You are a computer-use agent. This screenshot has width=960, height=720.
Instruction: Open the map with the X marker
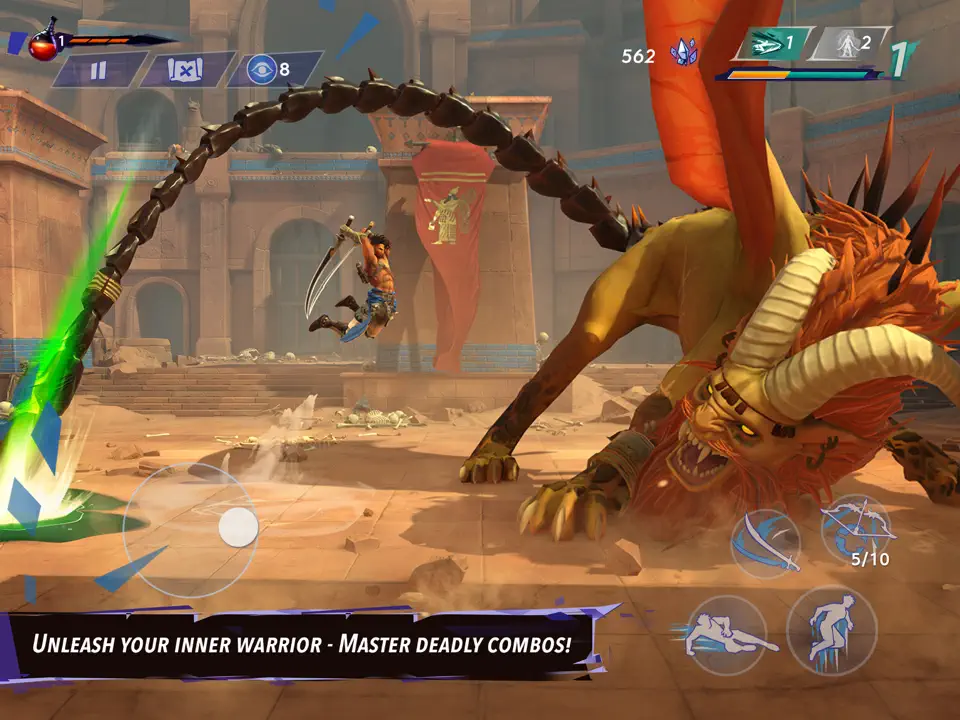pos(186,70)
